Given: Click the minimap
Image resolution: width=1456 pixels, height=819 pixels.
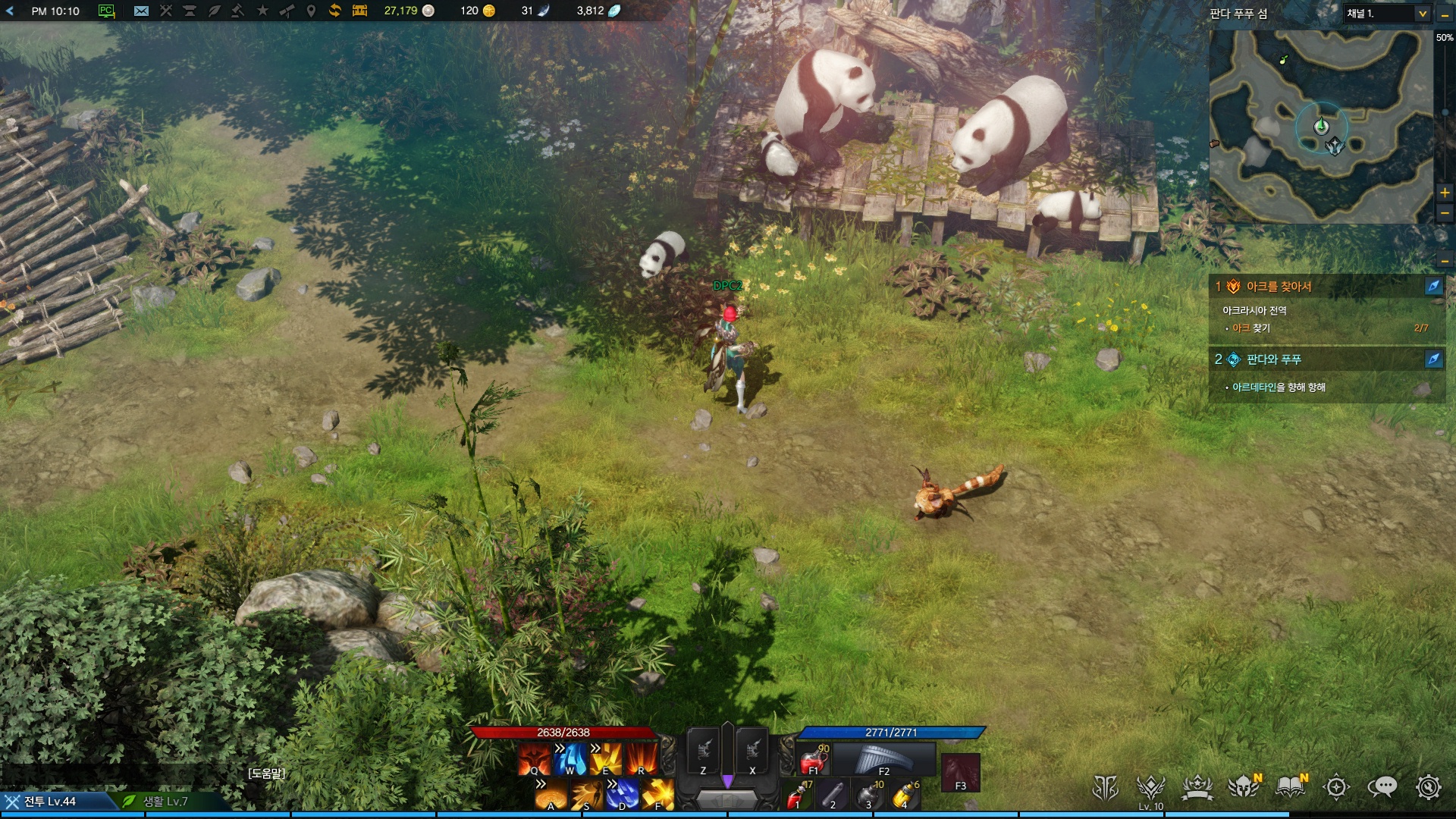Looking at the screenshot, I should coord(1320,127).
